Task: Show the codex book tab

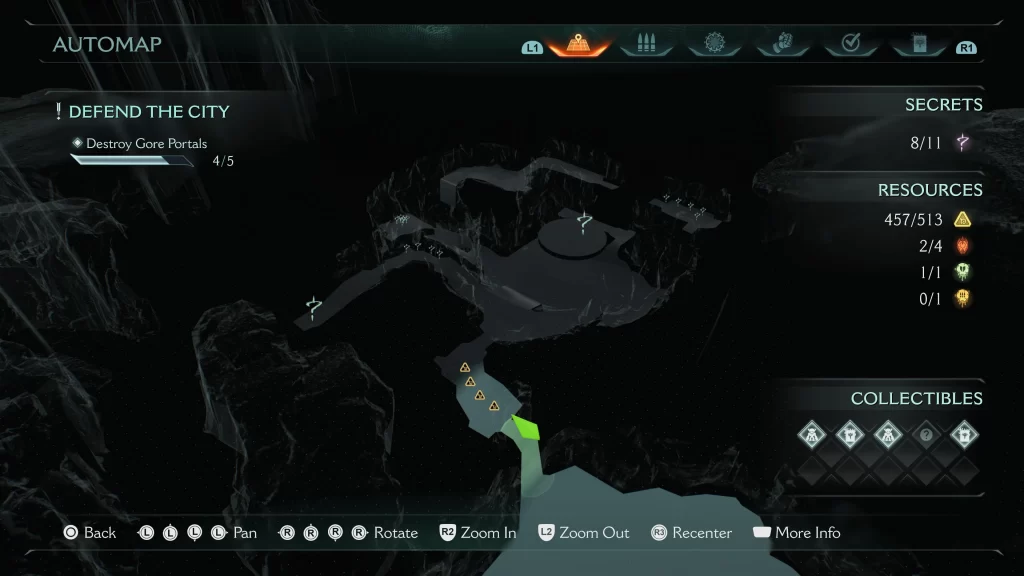Action: pos(918,44)
